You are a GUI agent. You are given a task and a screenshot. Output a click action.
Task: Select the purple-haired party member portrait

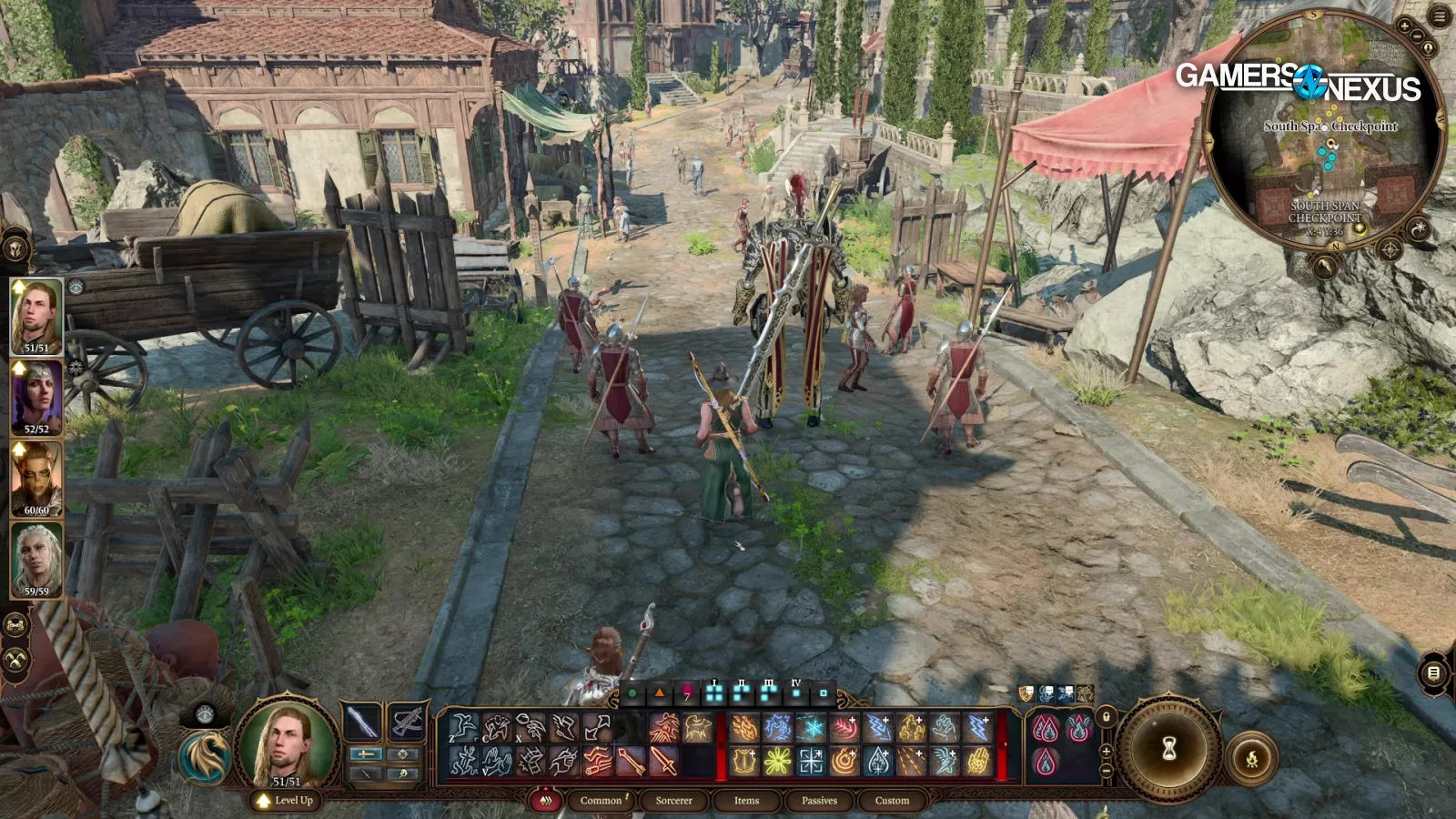36,397
